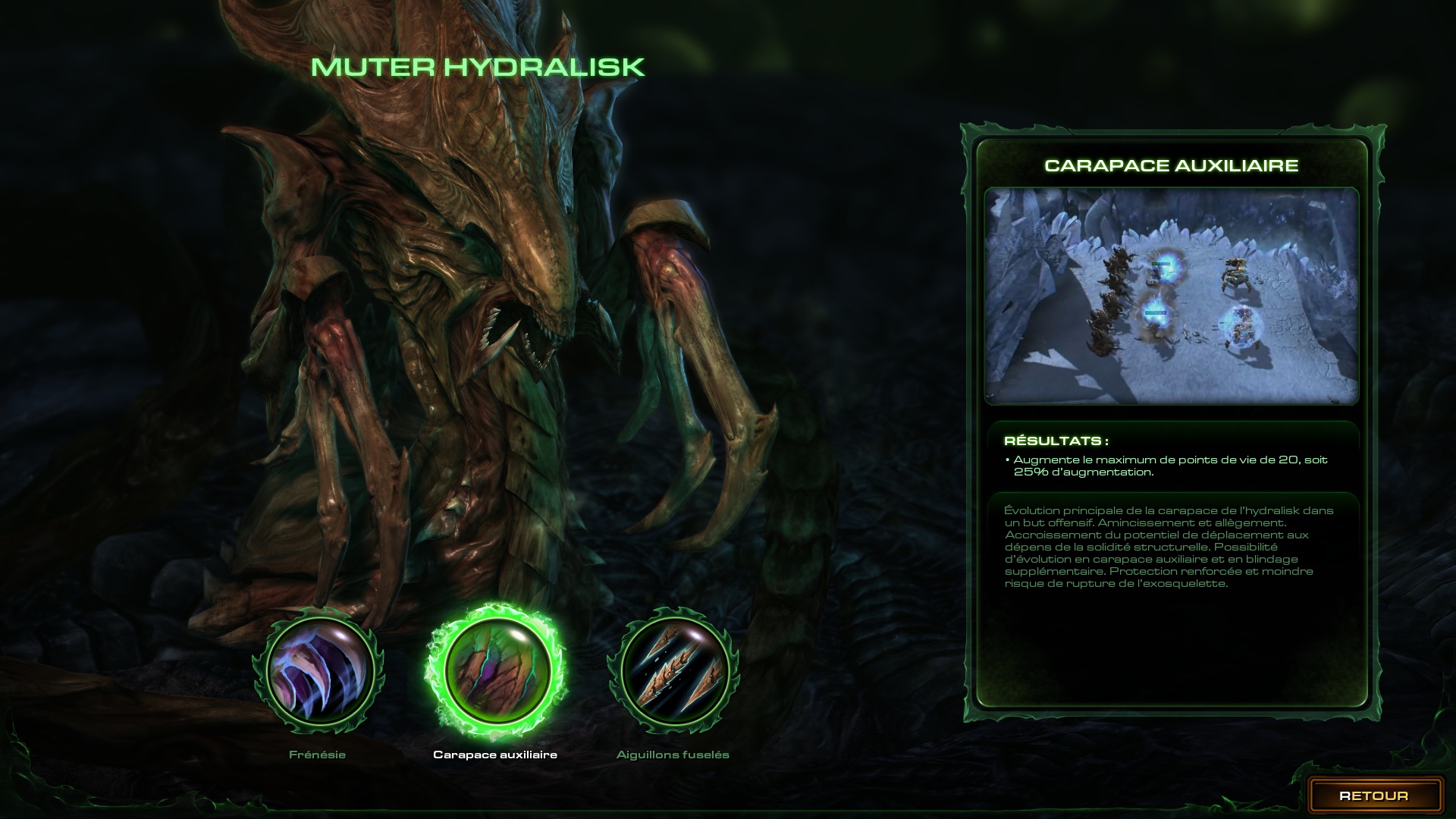Viewport: 1456px width, 819px height.
Task: Select the Frénésie mutation icon
Action: point(318,670)
